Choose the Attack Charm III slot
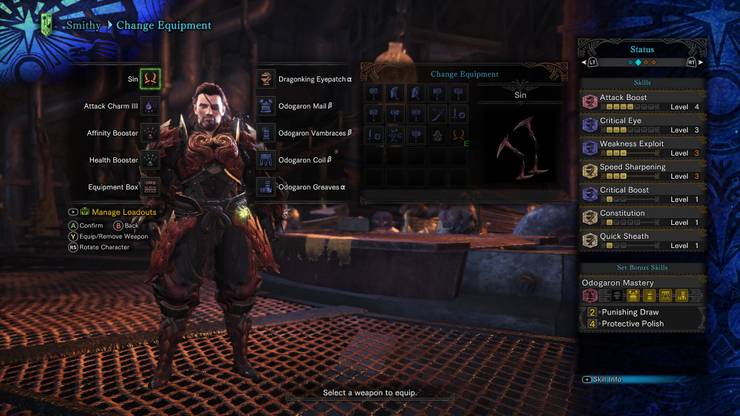 click(x=150, y=105)
